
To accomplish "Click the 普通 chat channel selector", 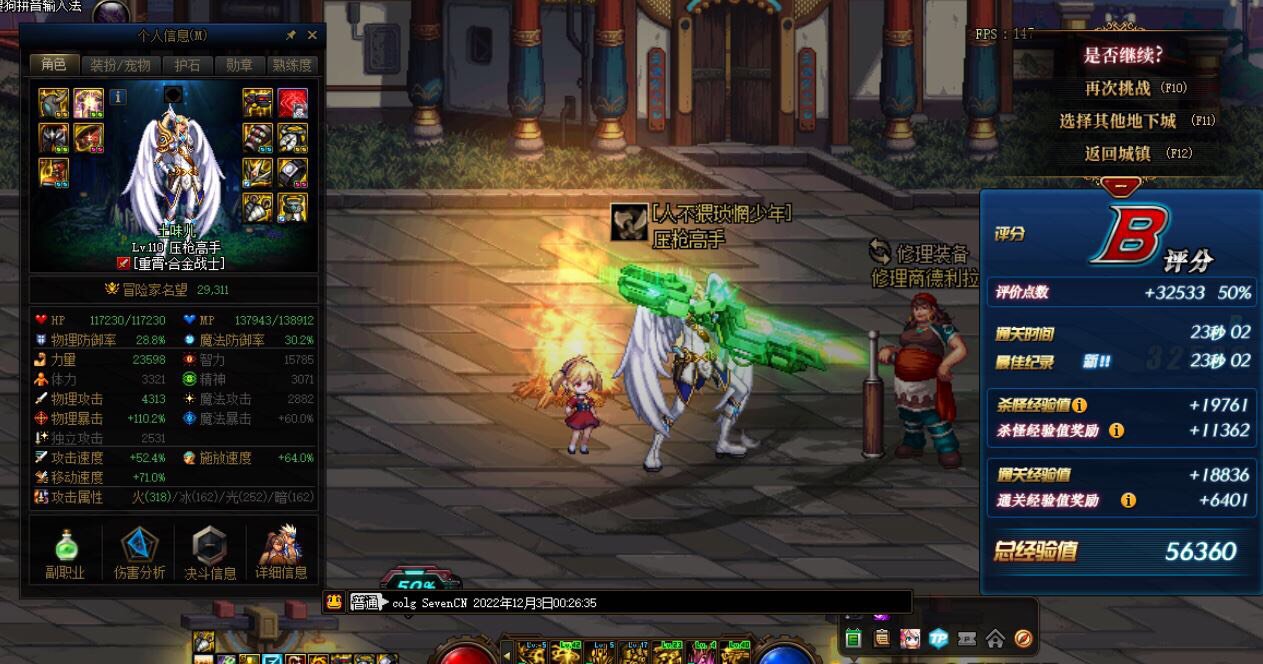I will [x=366, y=603].
